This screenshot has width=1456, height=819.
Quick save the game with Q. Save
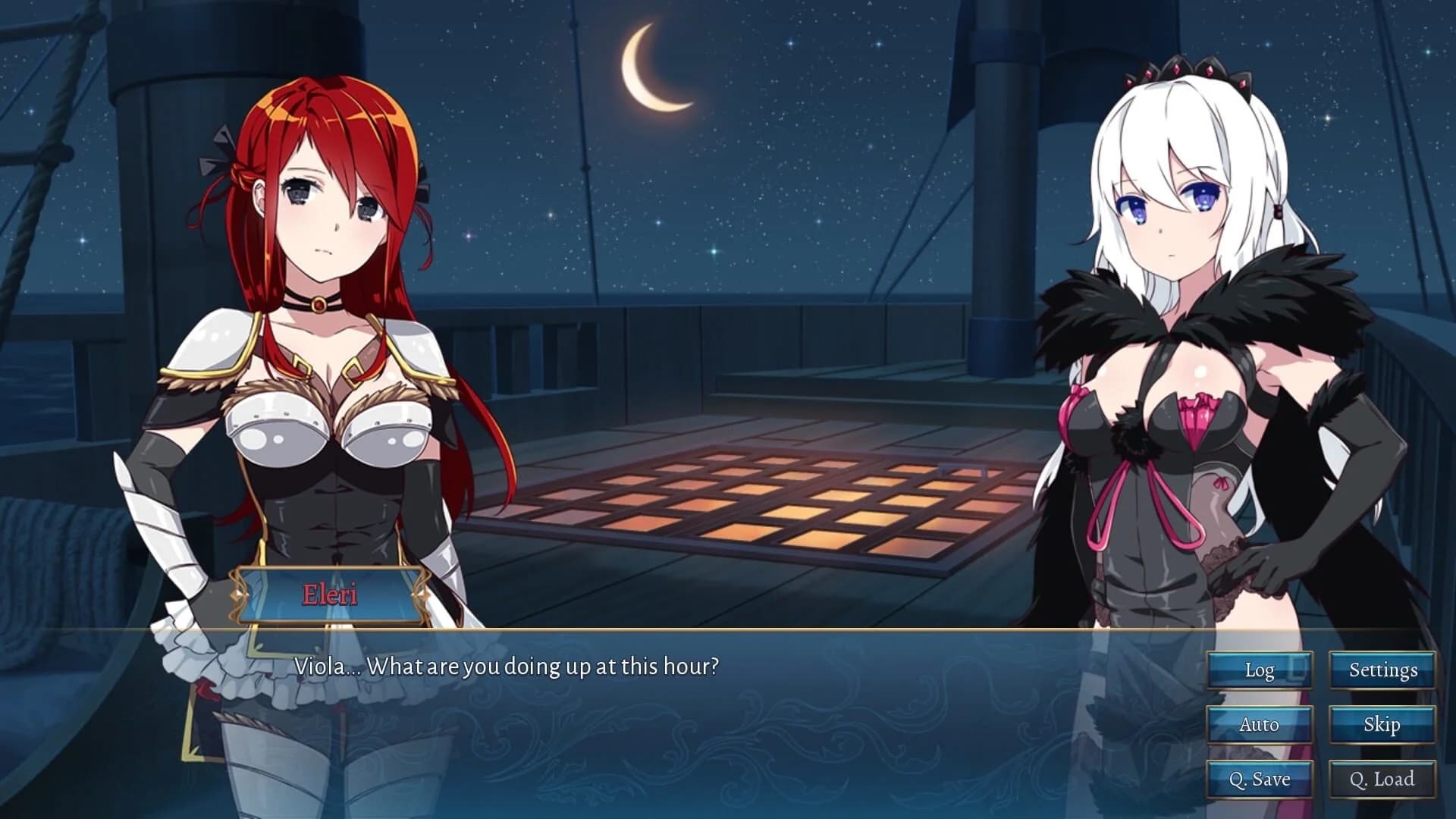1261,779
